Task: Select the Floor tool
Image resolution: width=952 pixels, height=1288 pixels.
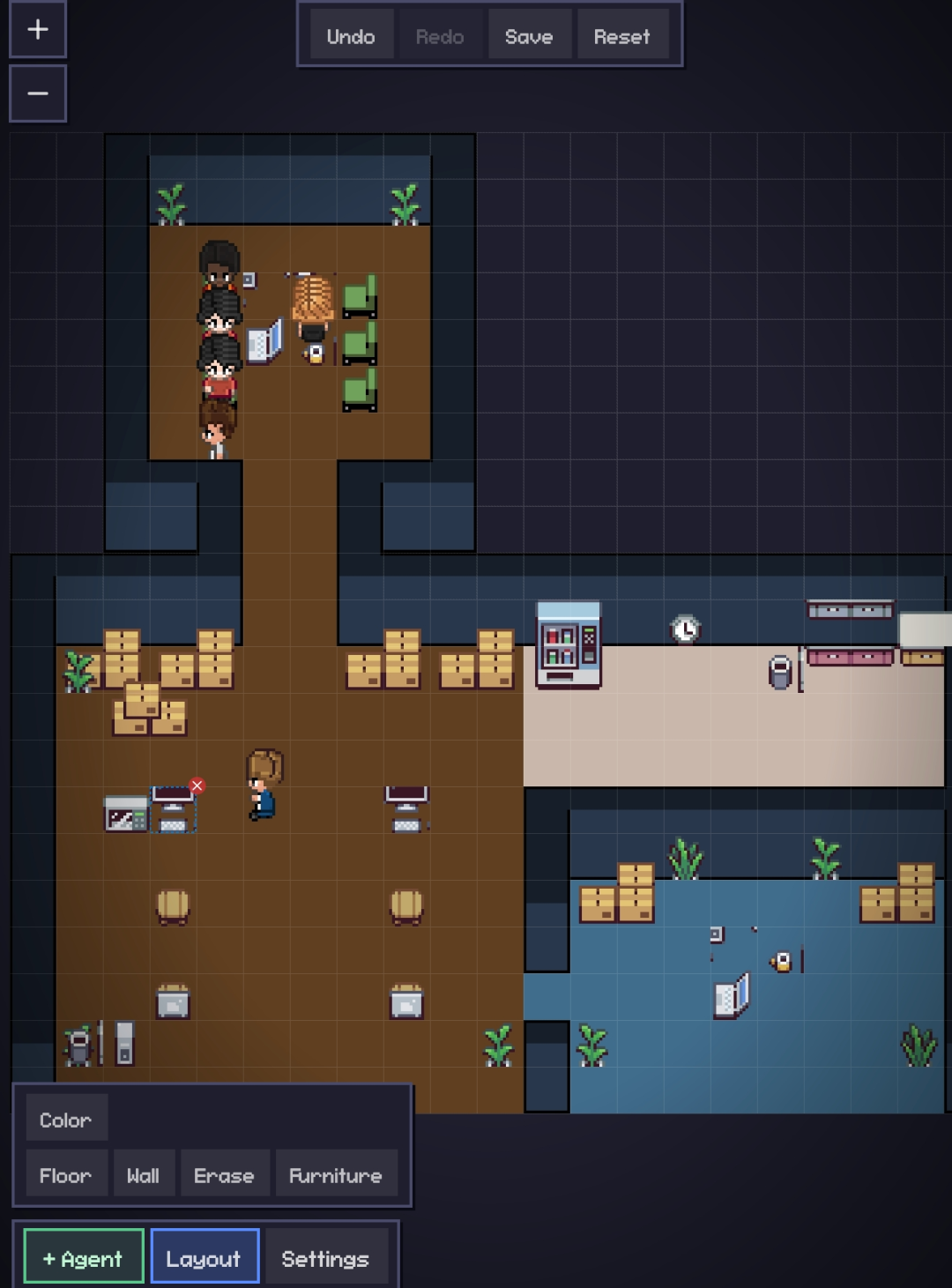Action: pyautogui.click(x=66, y=1175)
